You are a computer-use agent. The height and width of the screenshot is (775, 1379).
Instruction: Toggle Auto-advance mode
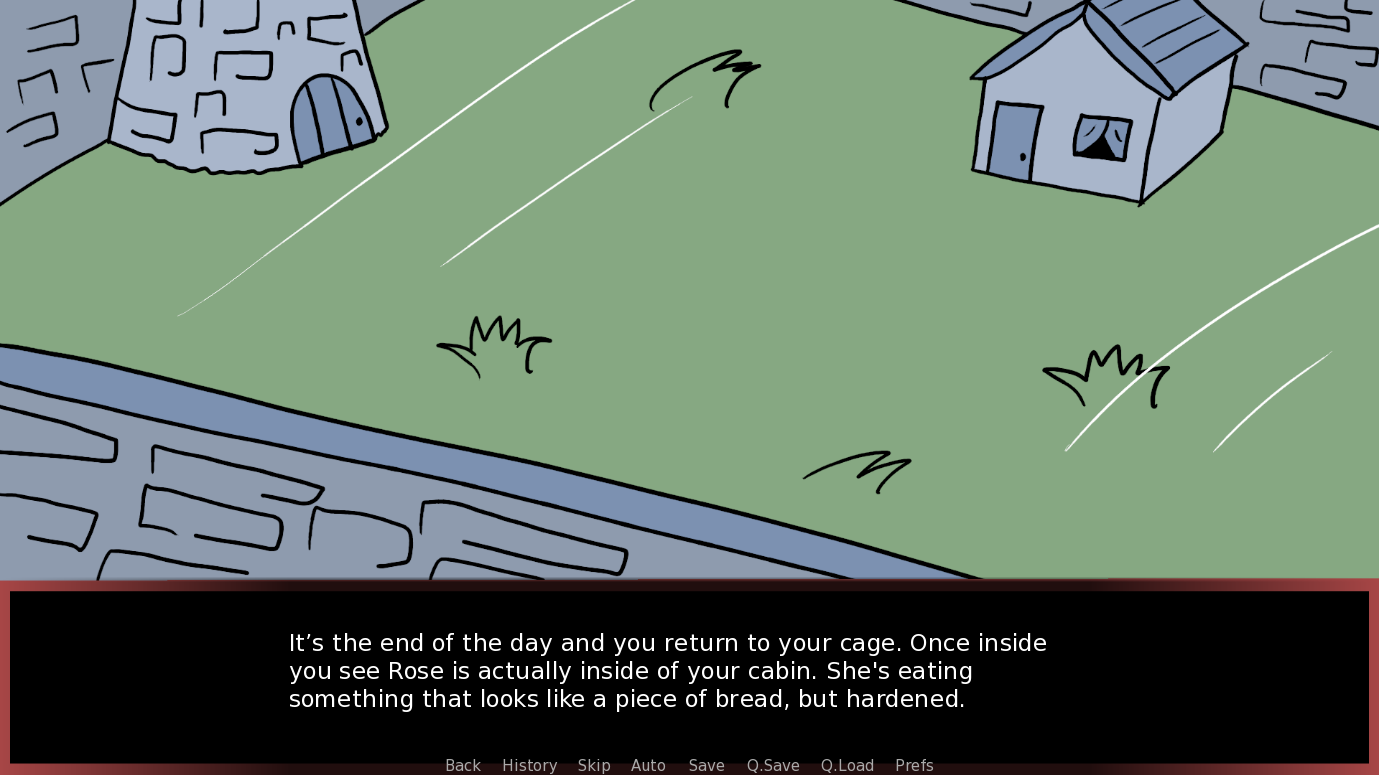(x=648, y=765)
